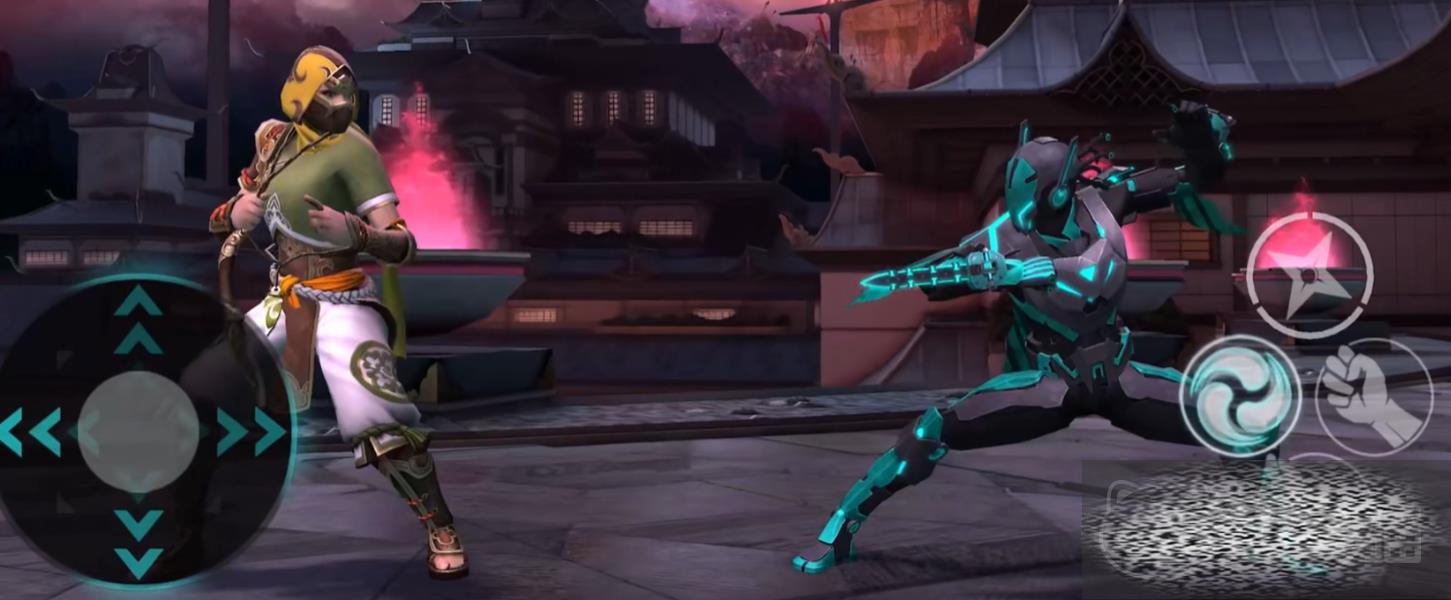
Task: Tap the joystick's up arrows
Action: pyautogui.click(x=138, y=318)
